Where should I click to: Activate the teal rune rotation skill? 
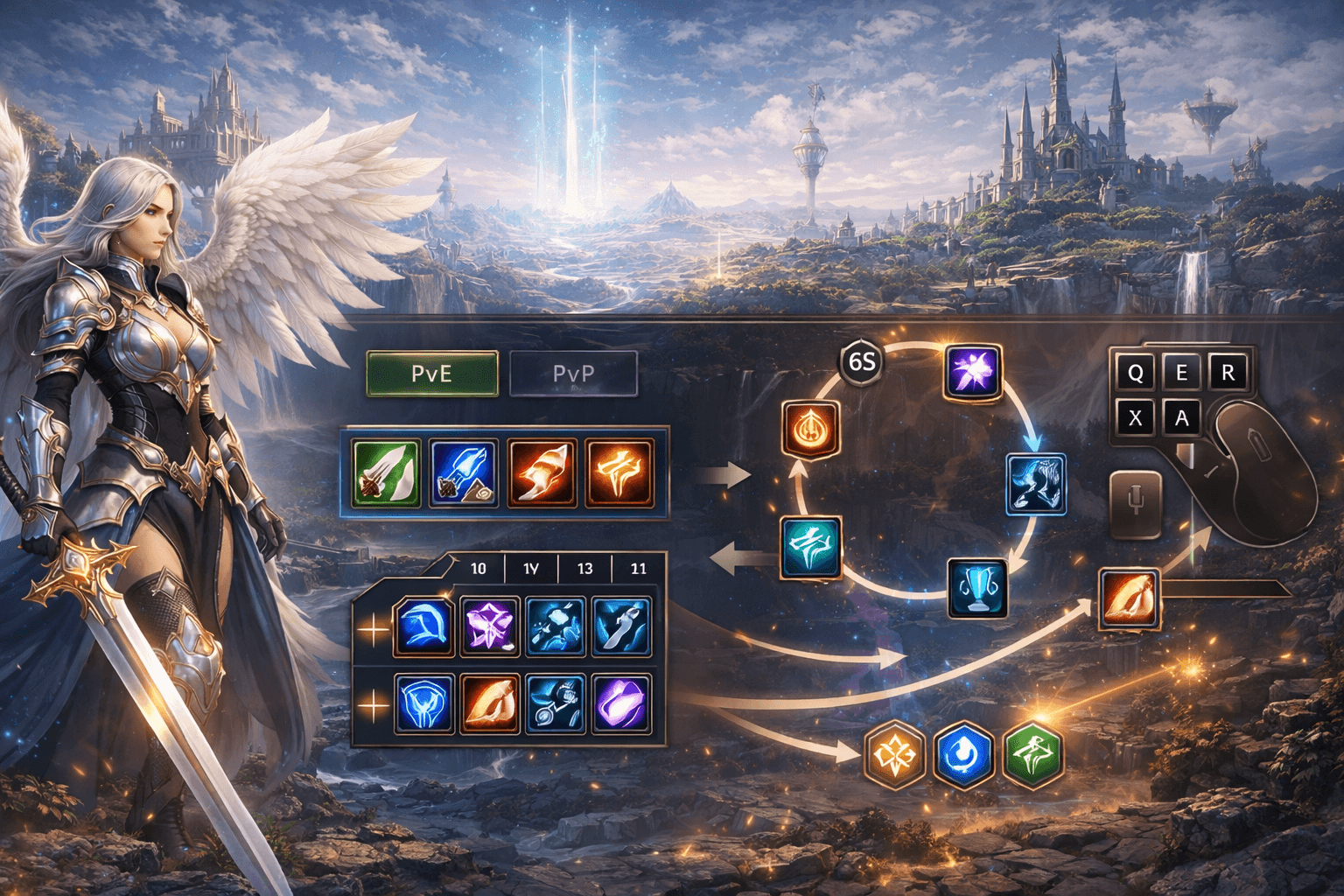[811, 547]
